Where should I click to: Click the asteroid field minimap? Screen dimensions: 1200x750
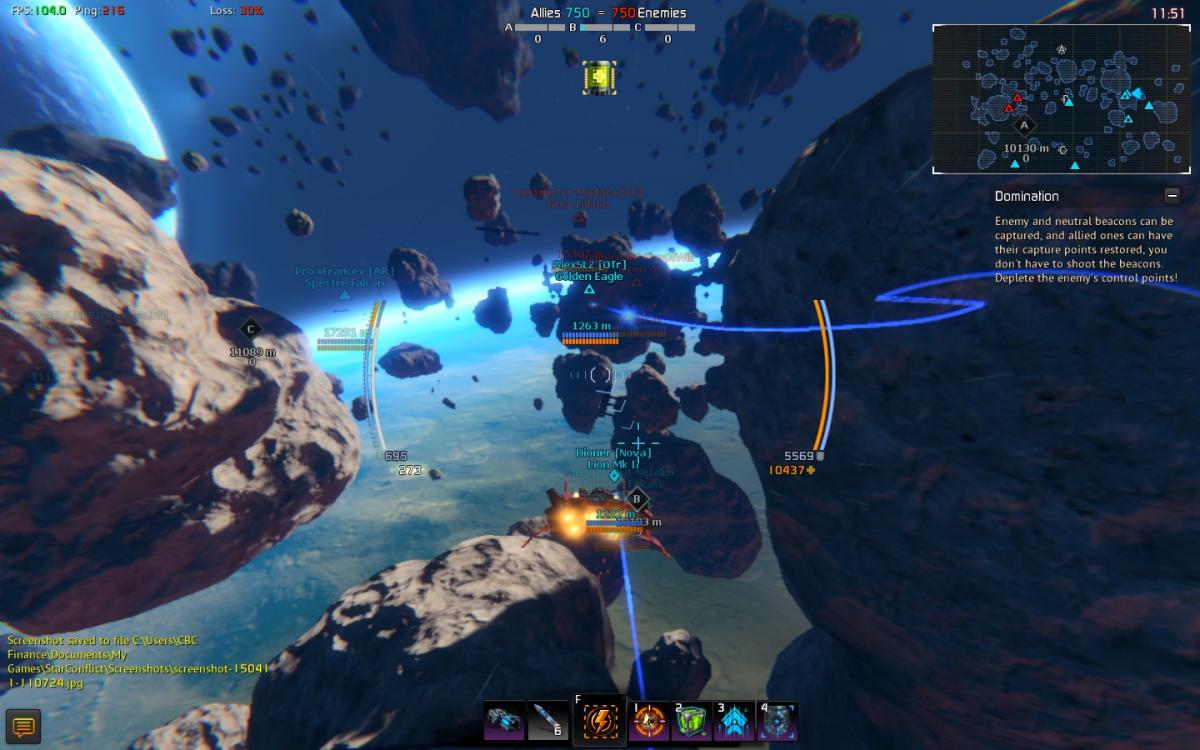[1061, 99]
